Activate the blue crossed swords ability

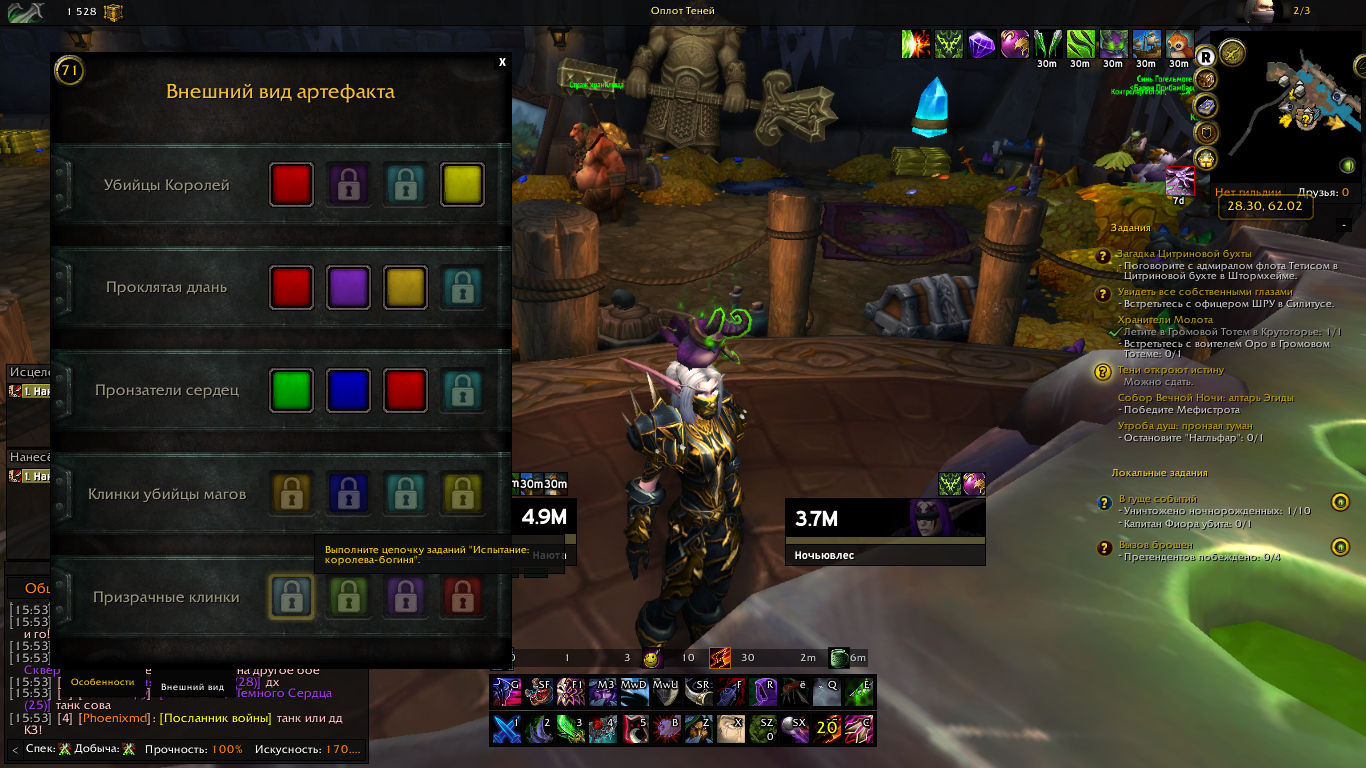(506, 729)
